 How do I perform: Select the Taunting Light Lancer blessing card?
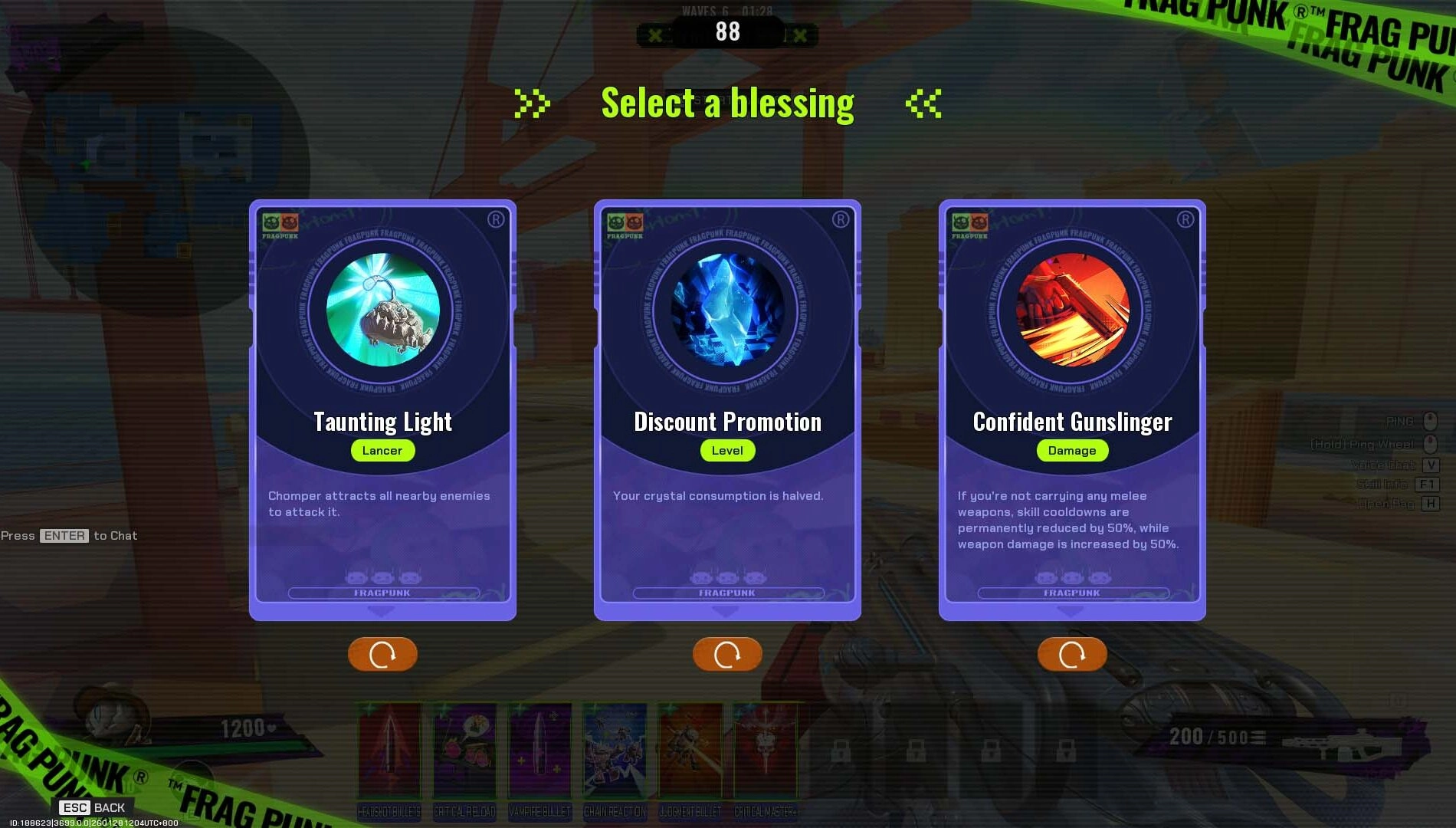(382, 406)
